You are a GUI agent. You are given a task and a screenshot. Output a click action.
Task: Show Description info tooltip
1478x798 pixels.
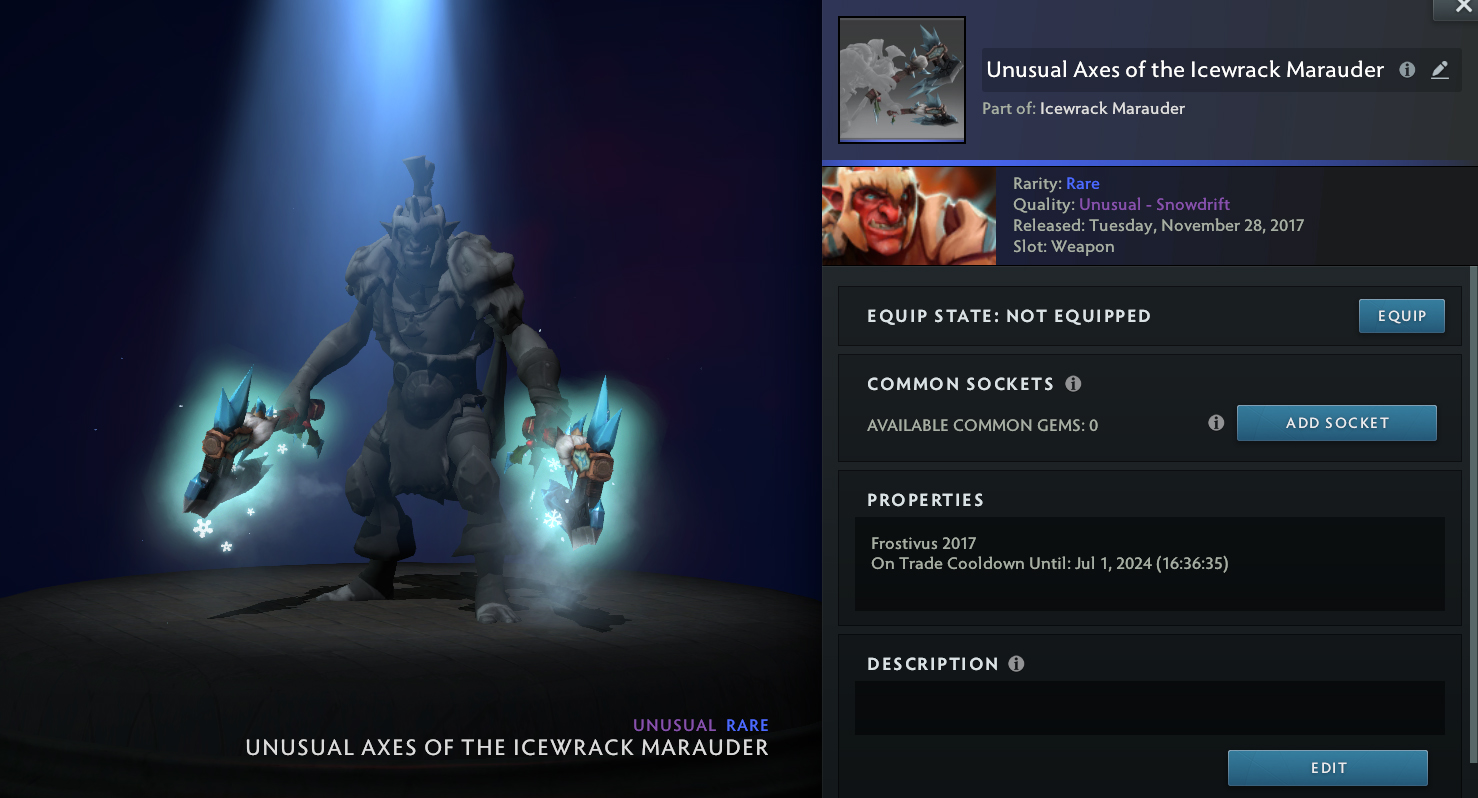pyautogui.click(x=1016, y=664)
